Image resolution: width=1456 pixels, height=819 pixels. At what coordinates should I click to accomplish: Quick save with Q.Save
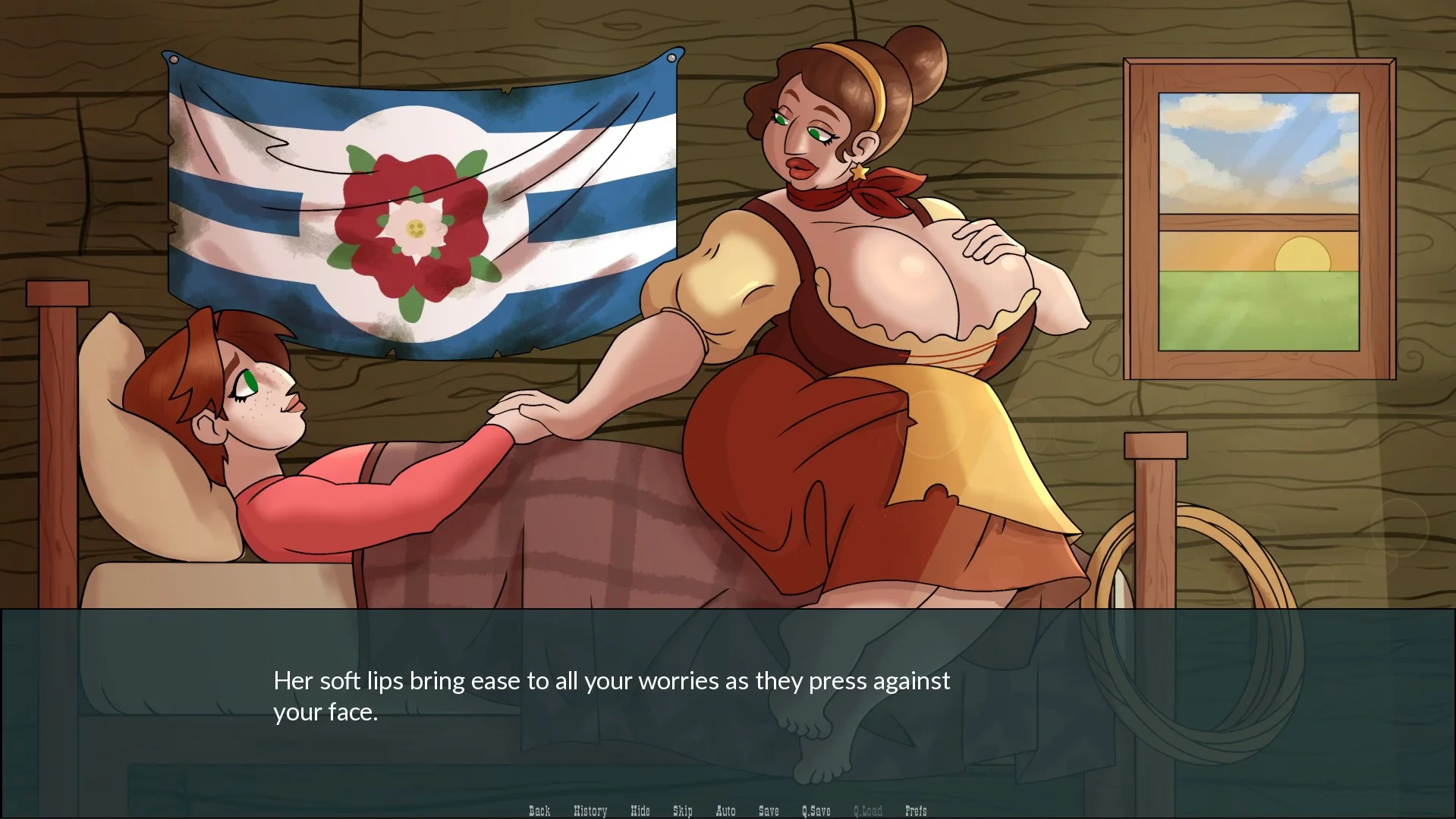coord(816,811)
